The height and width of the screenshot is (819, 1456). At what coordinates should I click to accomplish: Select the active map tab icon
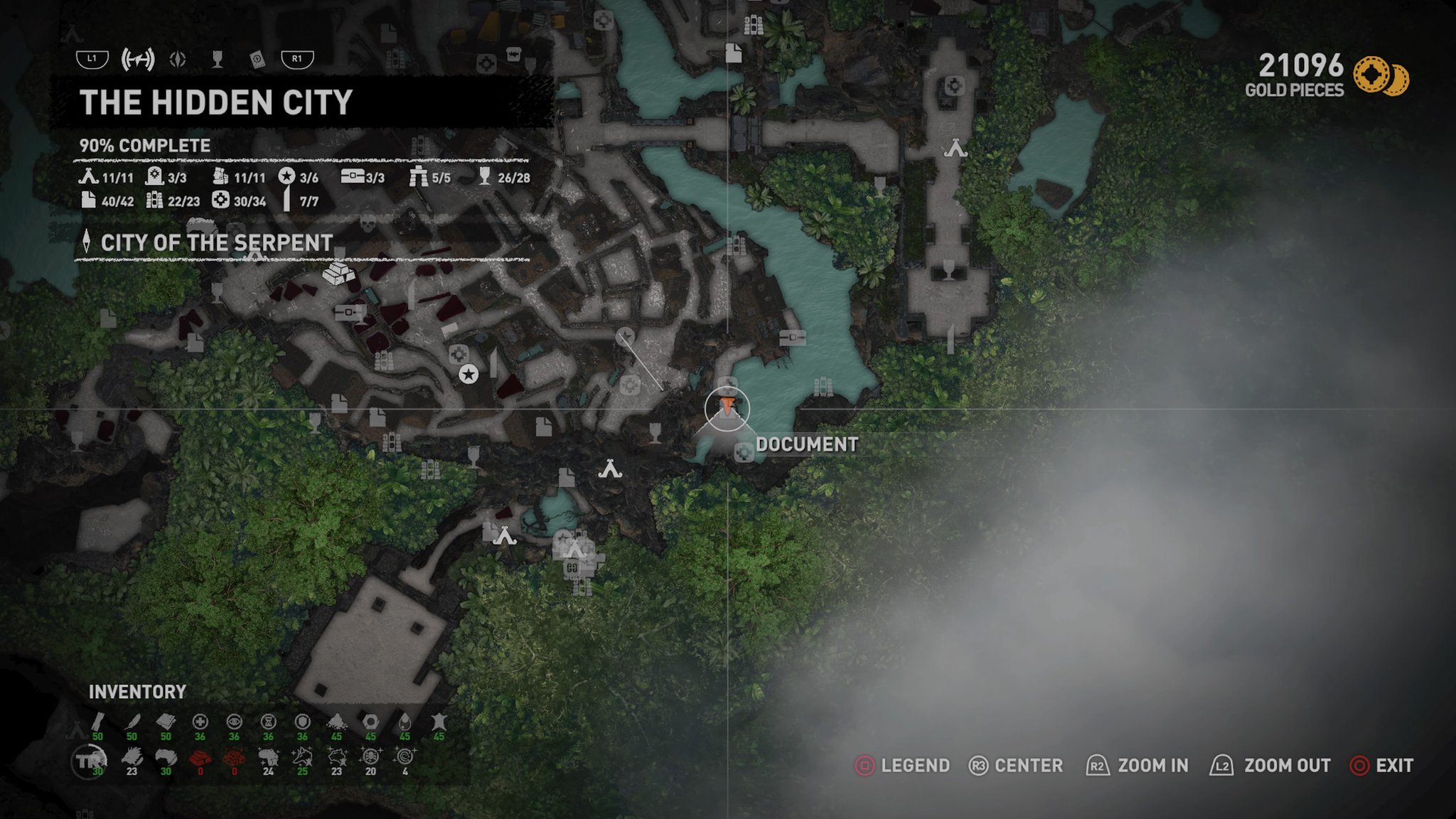click(137, 60)
